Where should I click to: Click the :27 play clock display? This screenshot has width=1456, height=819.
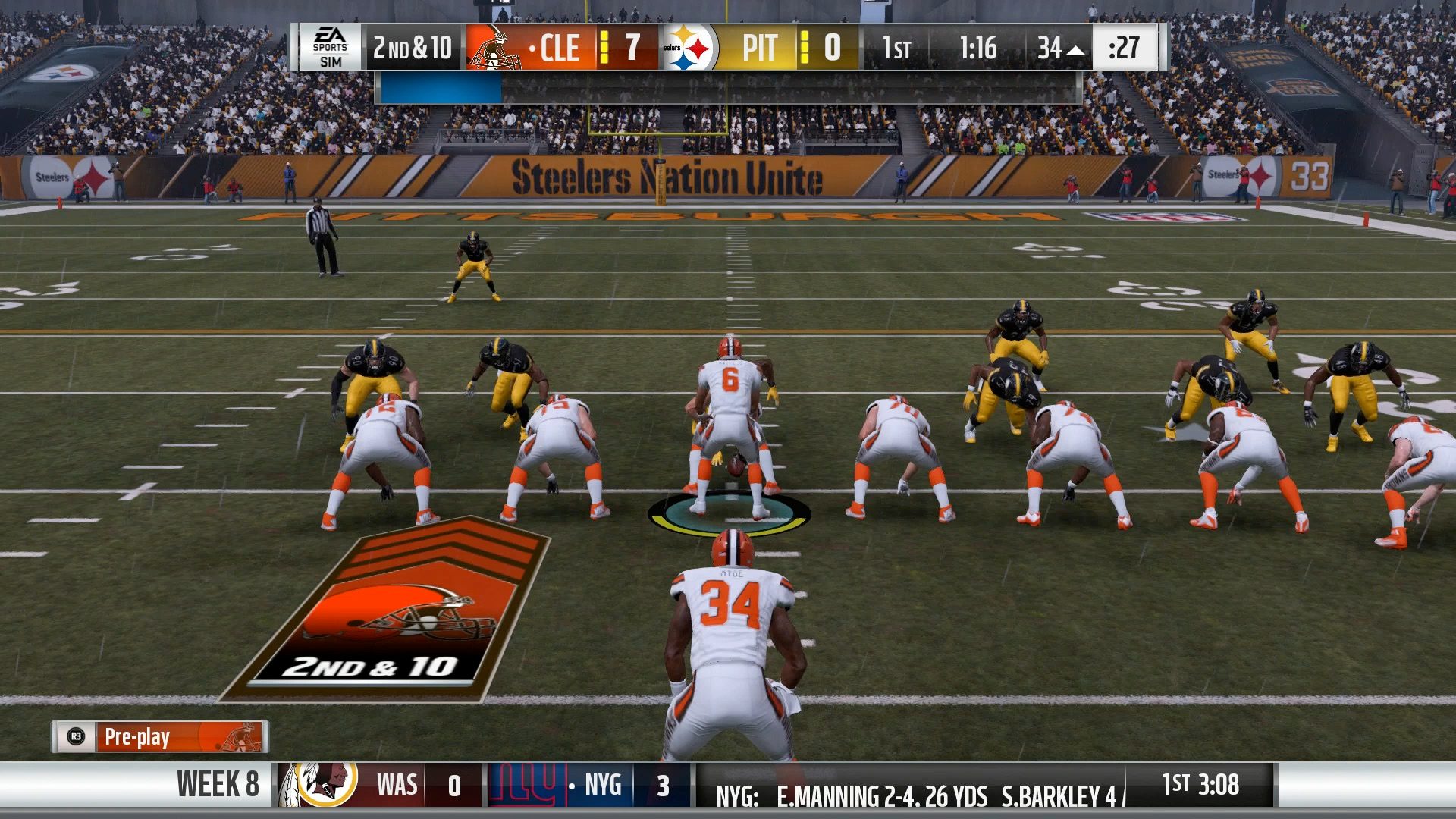(x=1124, y=48)
